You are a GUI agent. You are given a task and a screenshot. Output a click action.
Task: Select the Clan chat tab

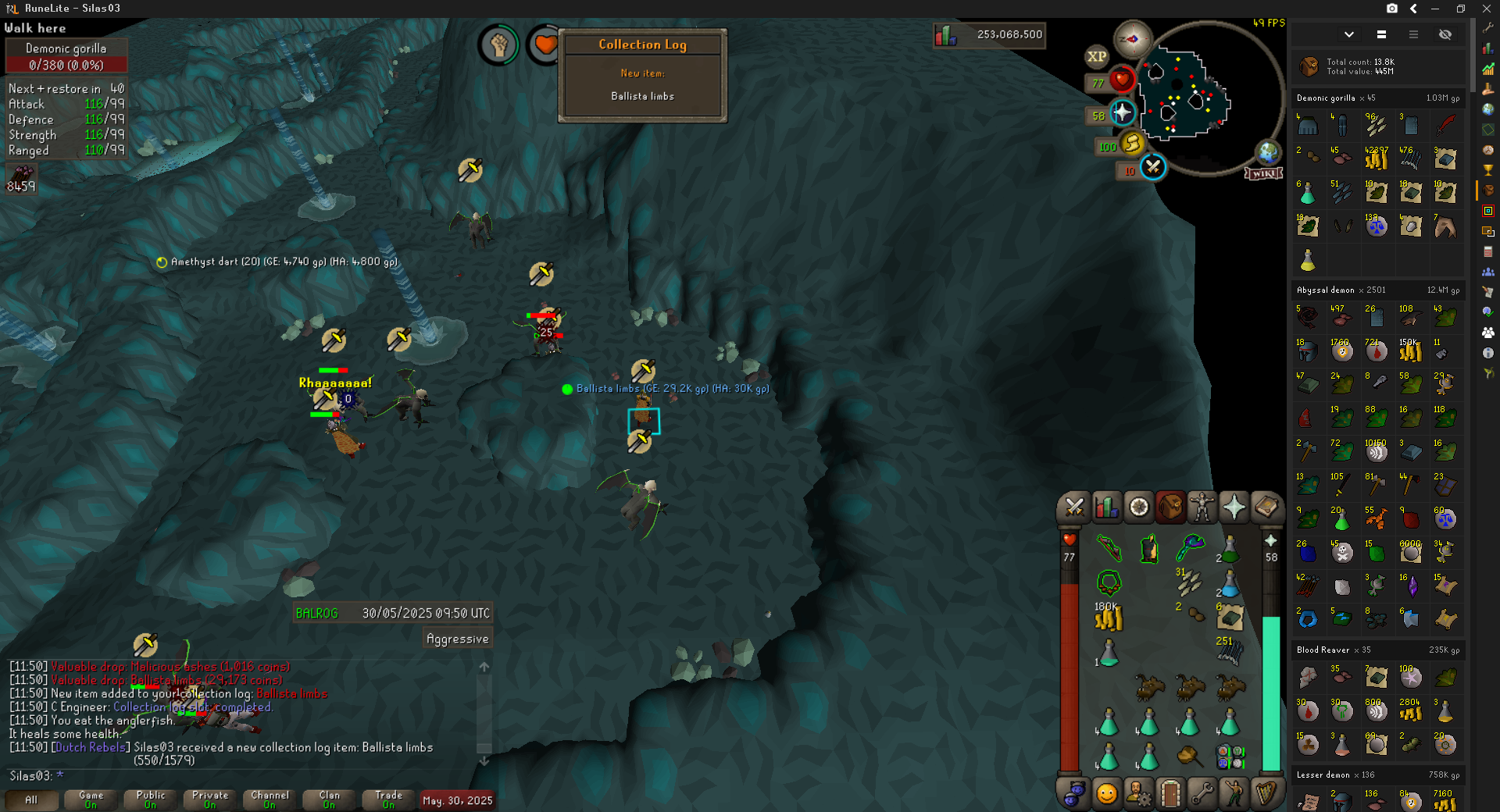(329, 800)
